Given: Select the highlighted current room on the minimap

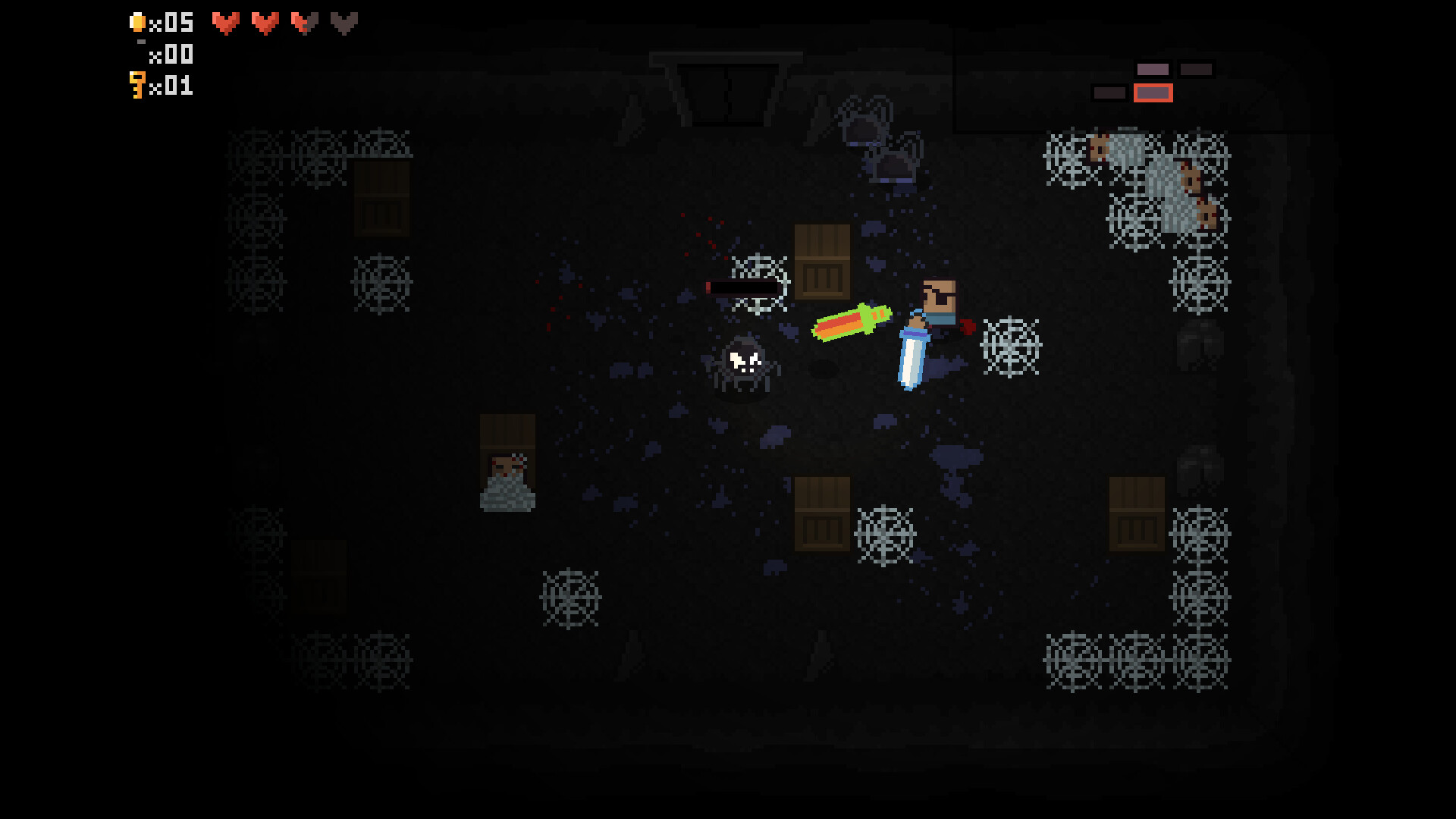Looking at the screenshot, I should (x=1153, y=93).
